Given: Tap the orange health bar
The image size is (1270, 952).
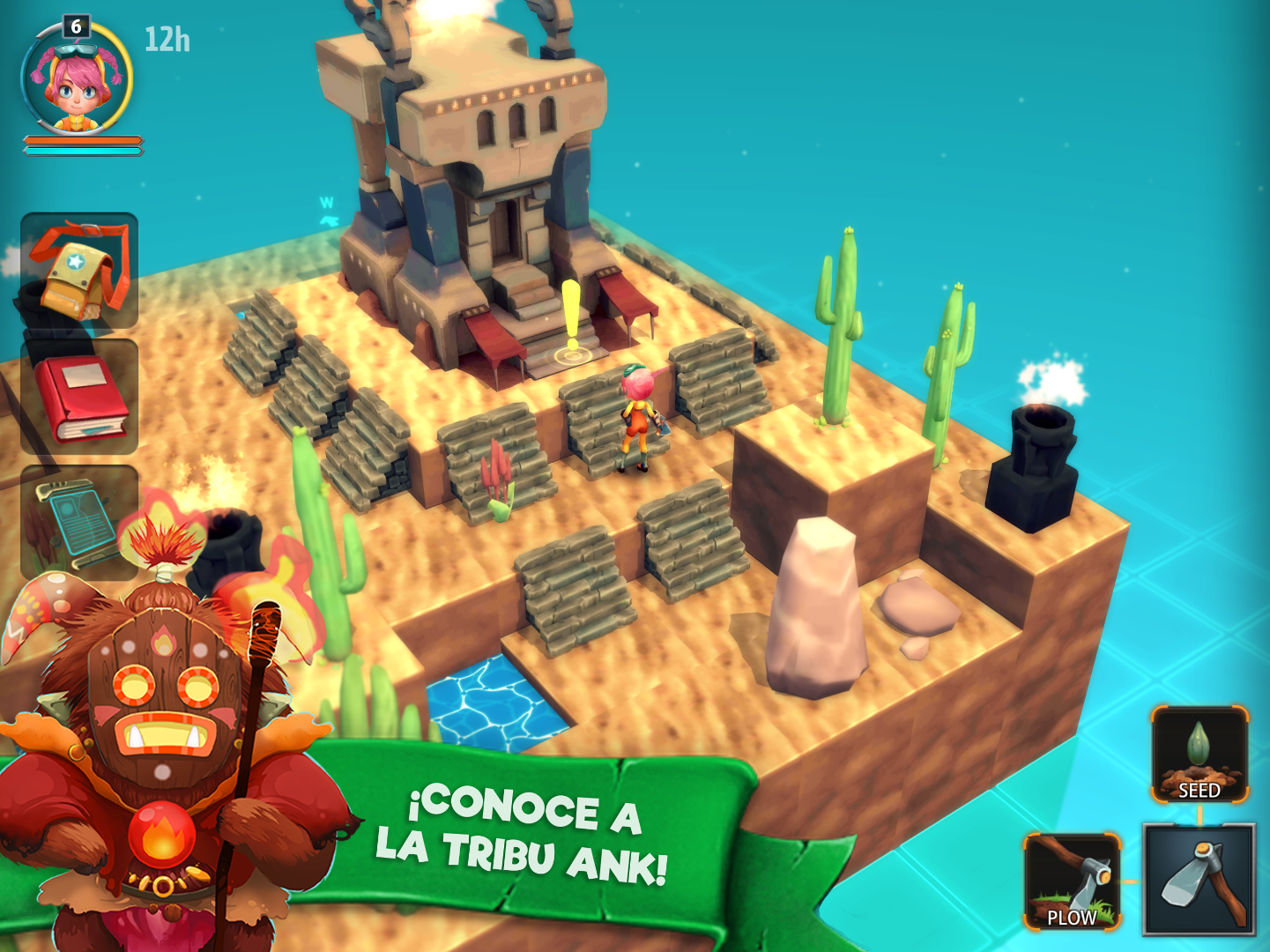Looking at the screenshot, I should coord(85,138).
